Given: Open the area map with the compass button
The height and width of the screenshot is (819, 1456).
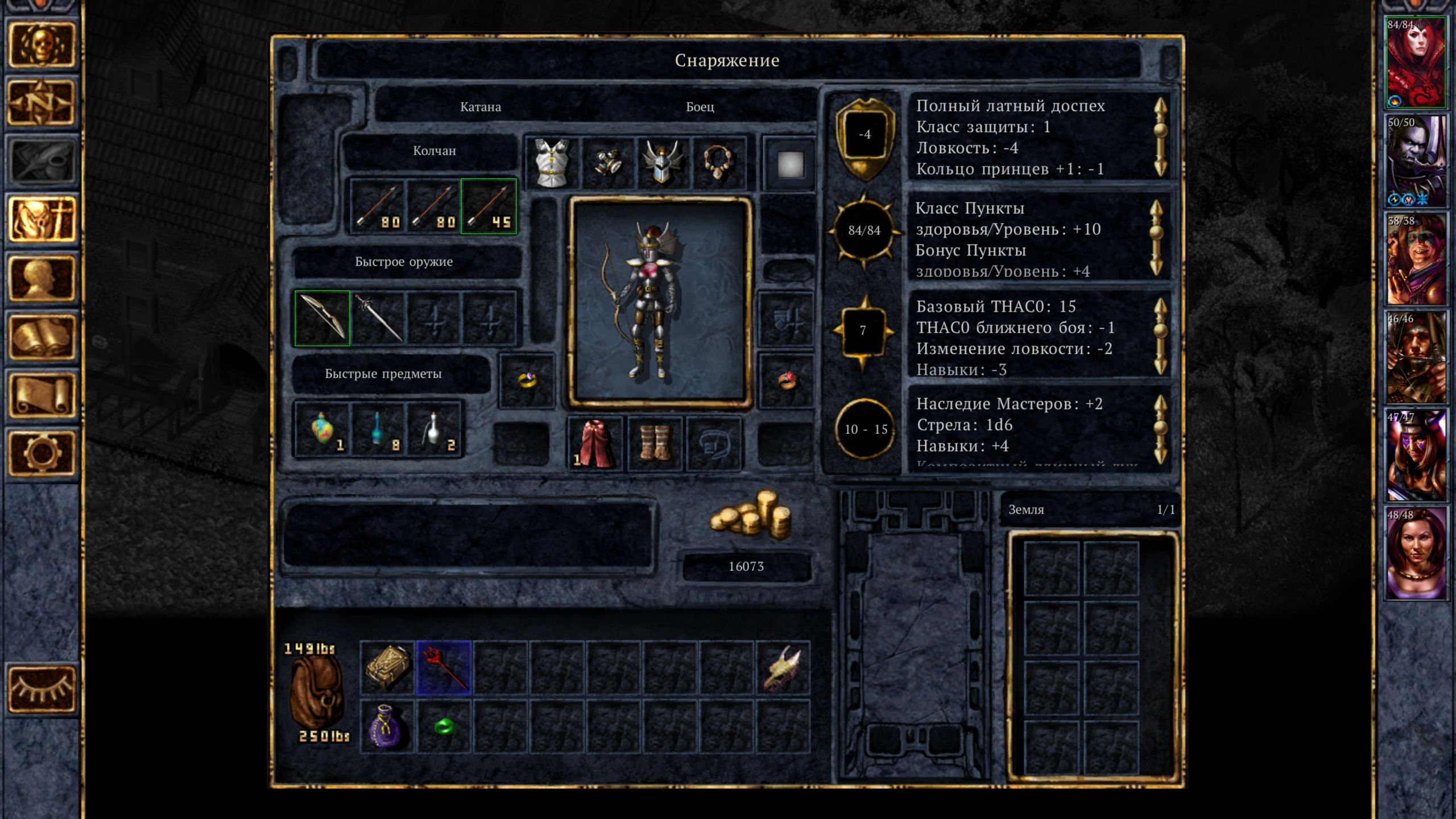Looking at the screenshot, I should pos(41,103).
